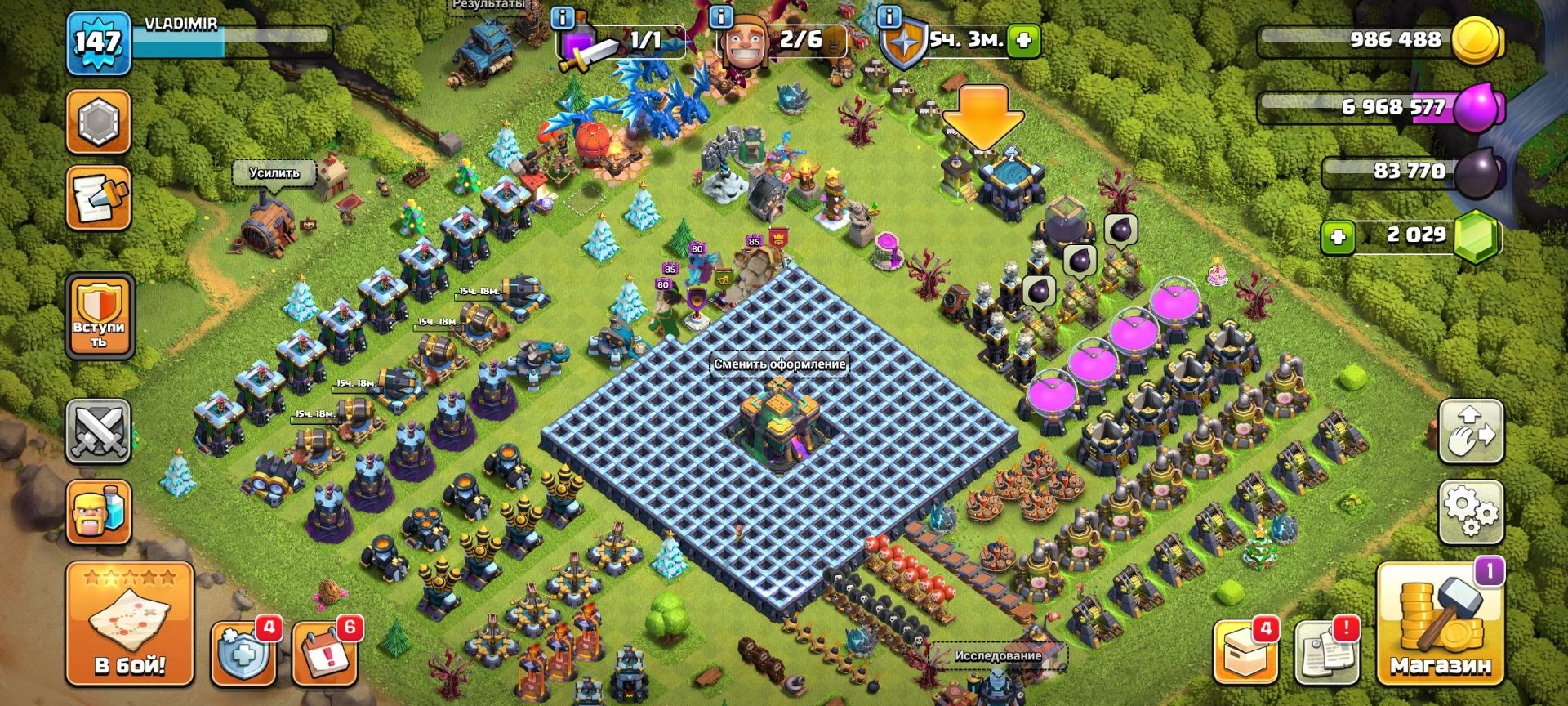Viewport: 1568px width, 706px height.
Task: Open the crossed swords battle log
Action: click(x=99, y=431)
